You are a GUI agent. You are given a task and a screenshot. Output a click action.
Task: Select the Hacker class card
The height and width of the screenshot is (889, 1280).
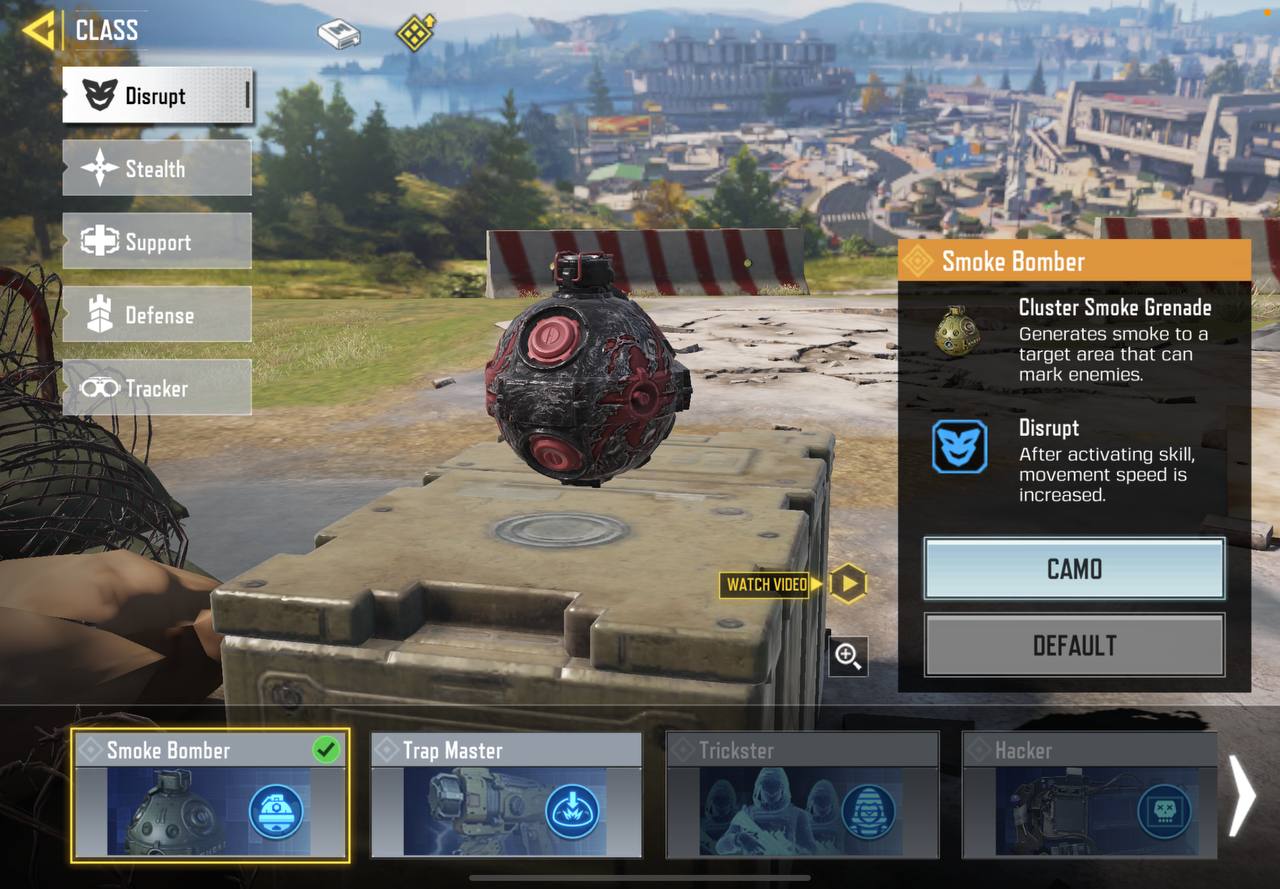[x=1089, y=796]
